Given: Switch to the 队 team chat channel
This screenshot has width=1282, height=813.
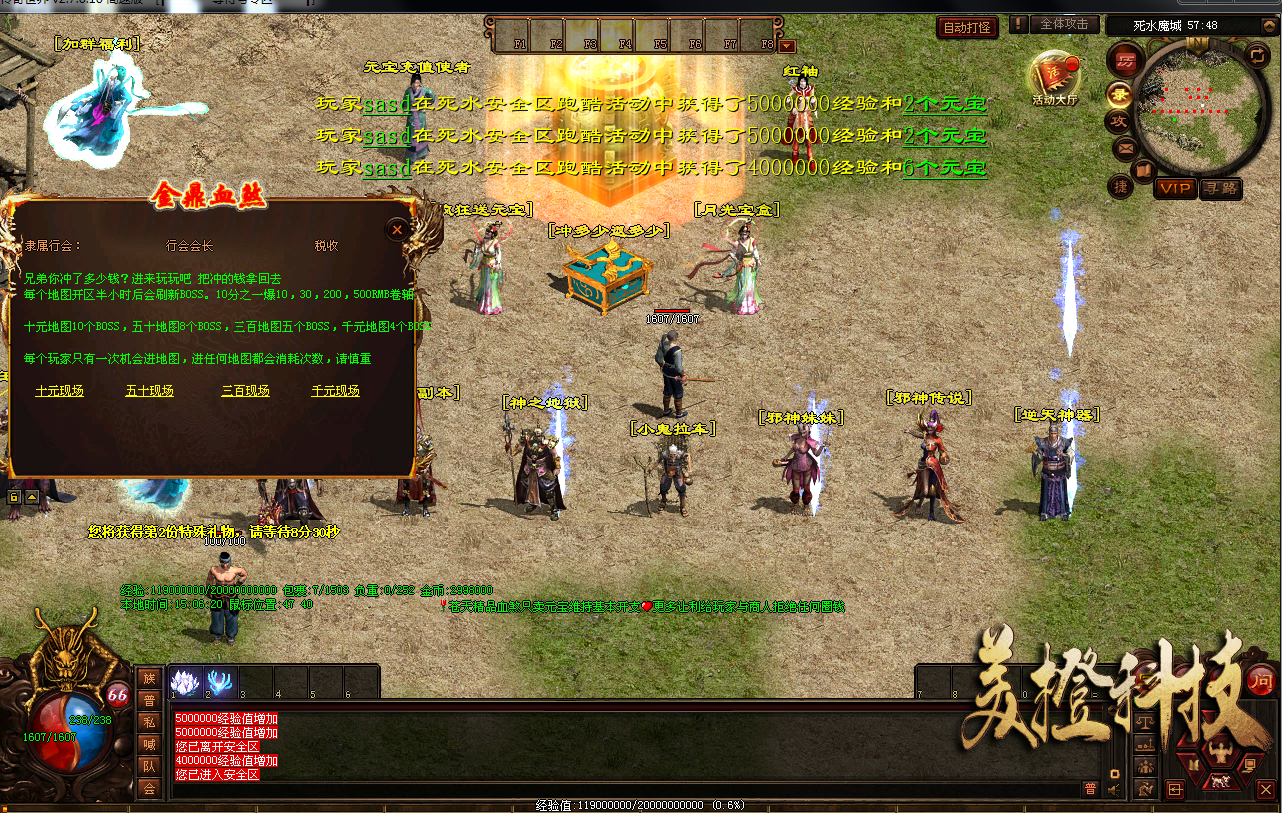Looking at the screenshot, I should (x=150, y=765).
